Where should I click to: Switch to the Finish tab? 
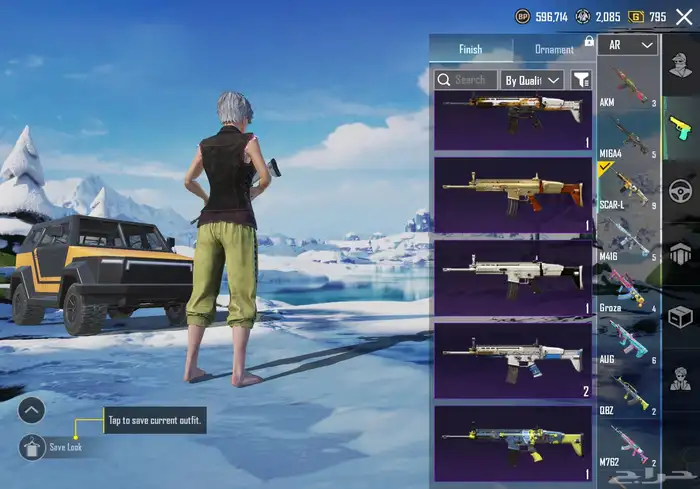[x=470, y=49]
